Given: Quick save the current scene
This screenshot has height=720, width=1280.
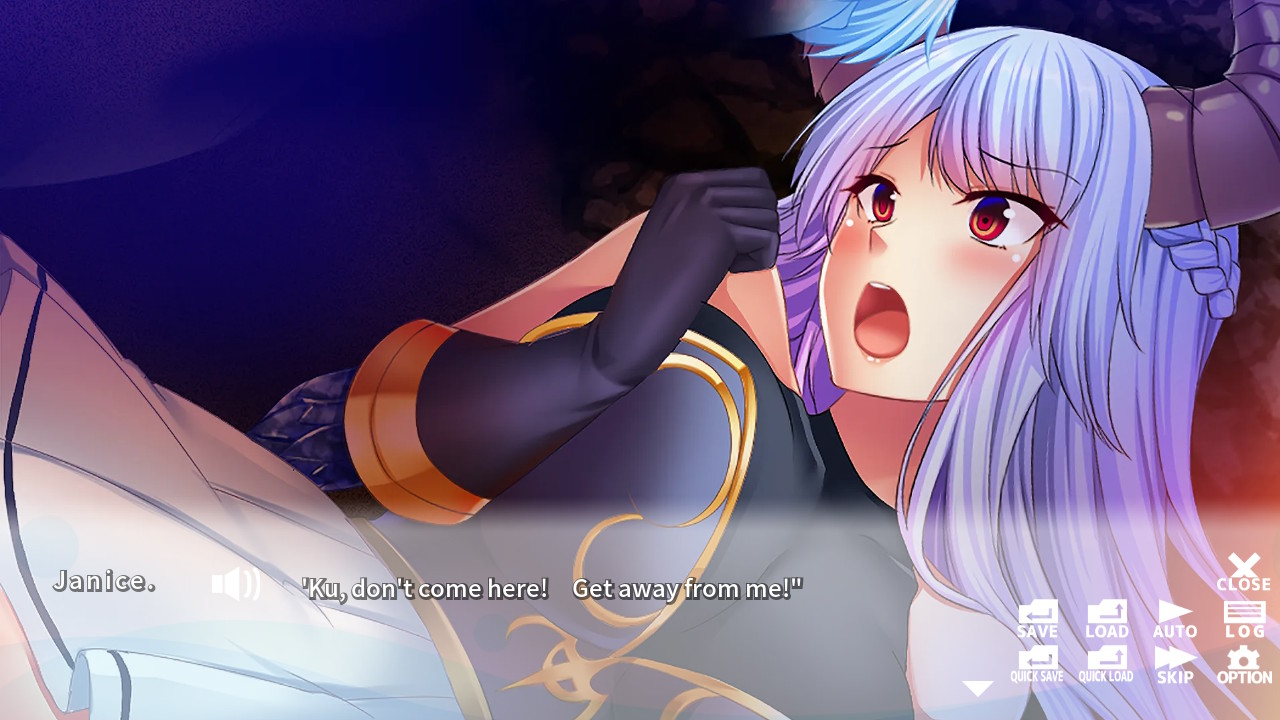Looking at the screenshot, I should (1036, 665).
